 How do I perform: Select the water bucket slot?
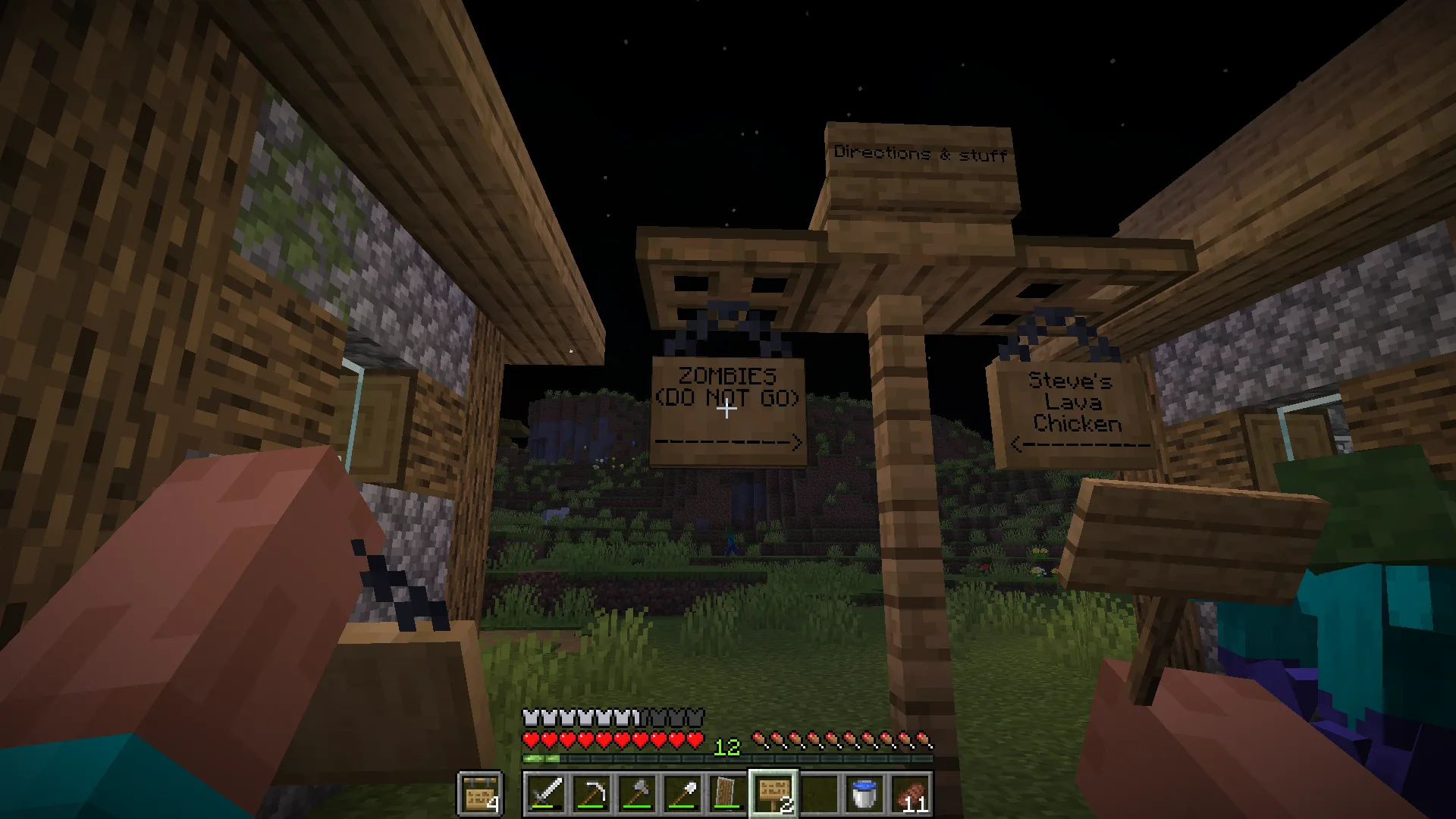click(864, 794)
